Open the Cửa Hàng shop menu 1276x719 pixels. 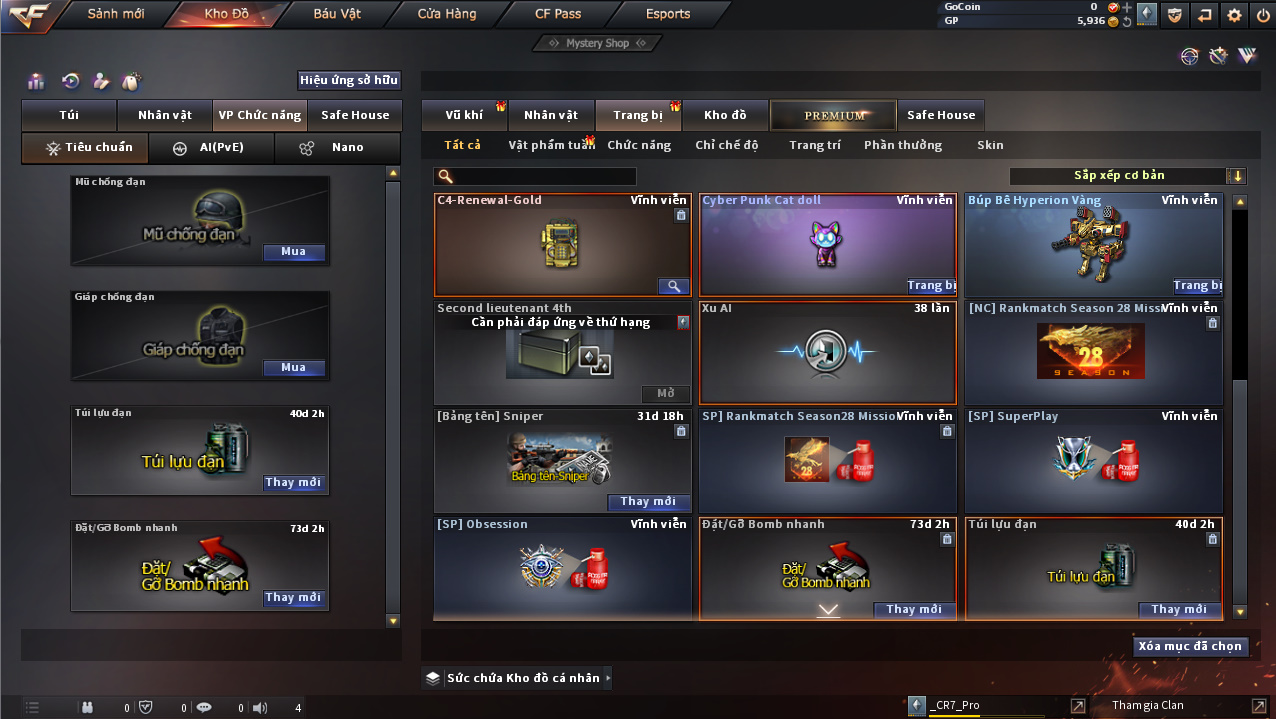[447, 14]
